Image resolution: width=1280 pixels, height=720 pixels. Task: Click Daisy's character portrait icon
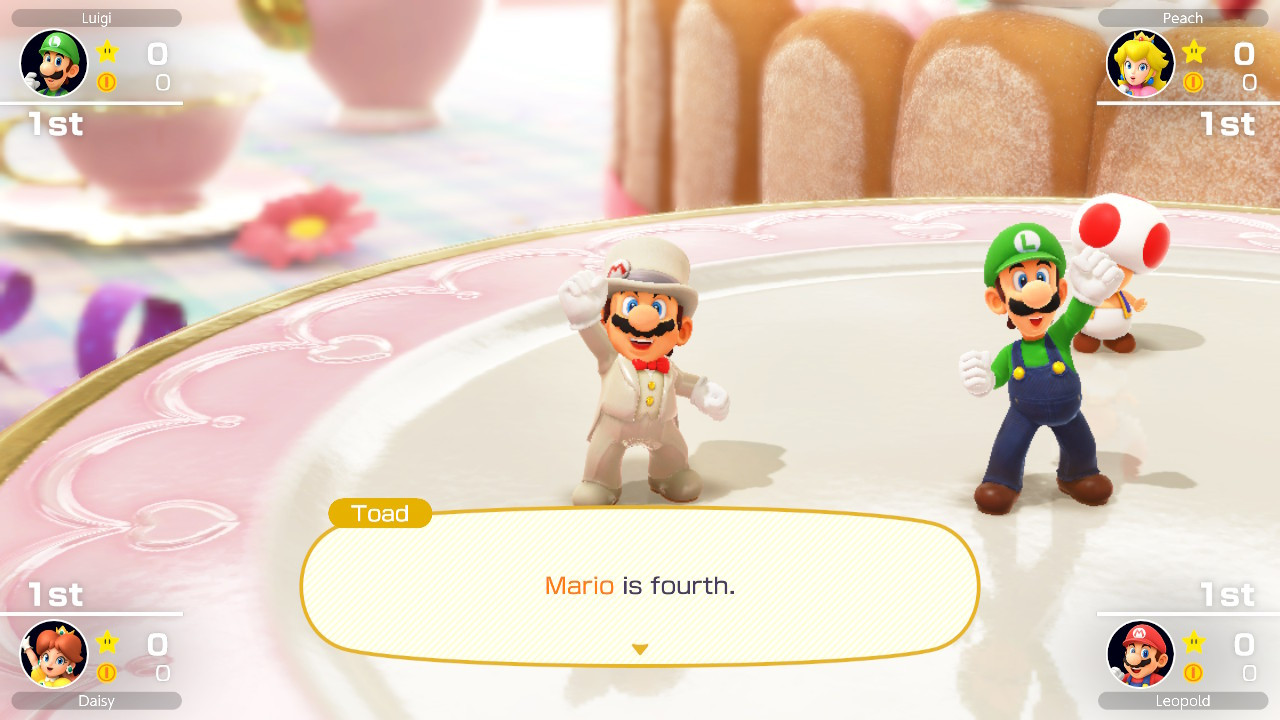[x=53, y=655]
